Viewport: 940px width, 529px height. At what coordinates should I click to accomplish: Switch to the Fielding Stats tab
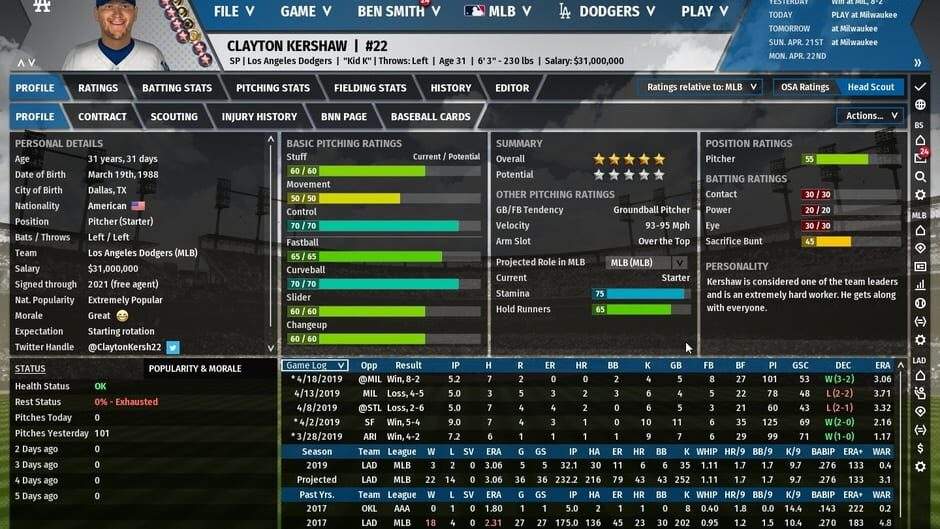point(370,88)
